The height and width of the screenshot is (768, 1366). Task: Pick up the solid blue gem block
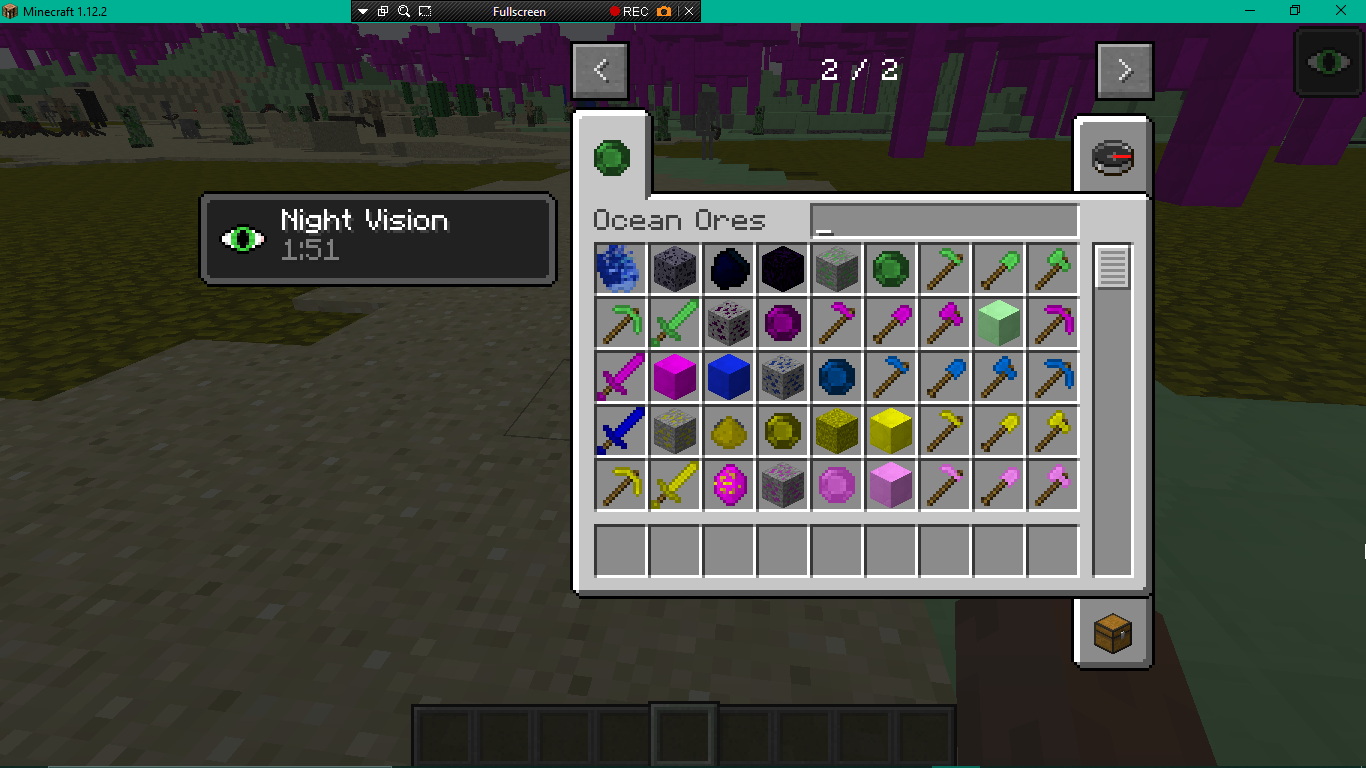[x=729, y=378]
